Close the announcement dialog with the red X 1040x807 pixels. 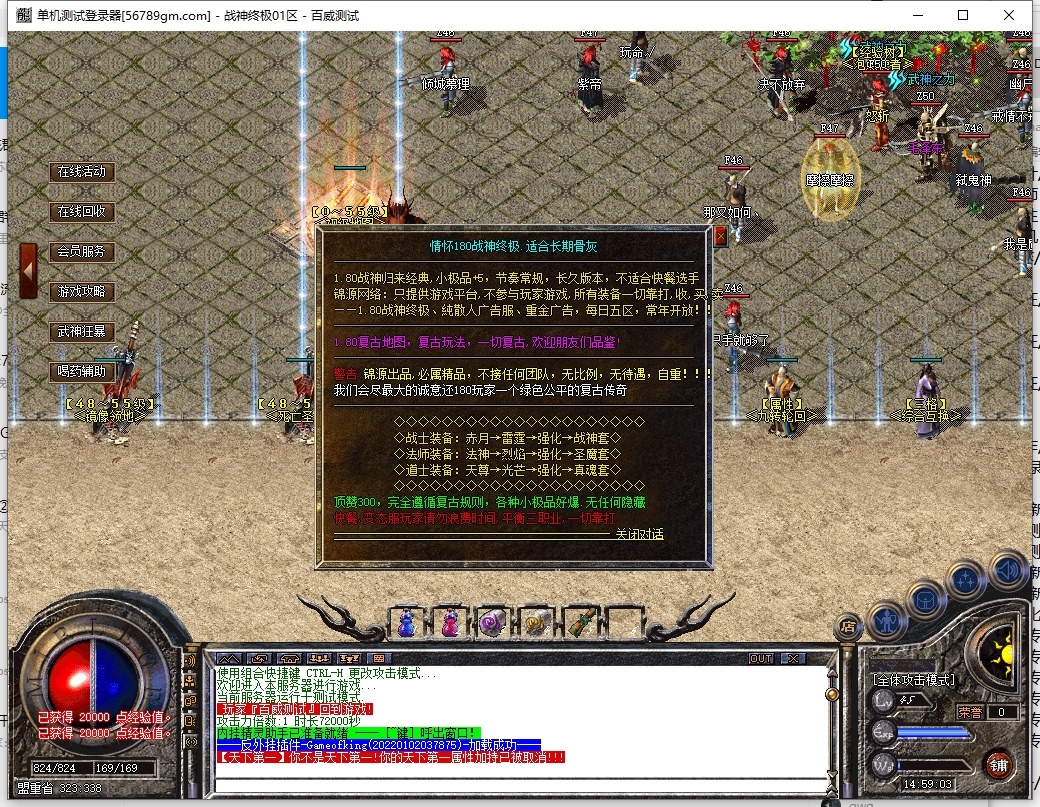point(720,237)
